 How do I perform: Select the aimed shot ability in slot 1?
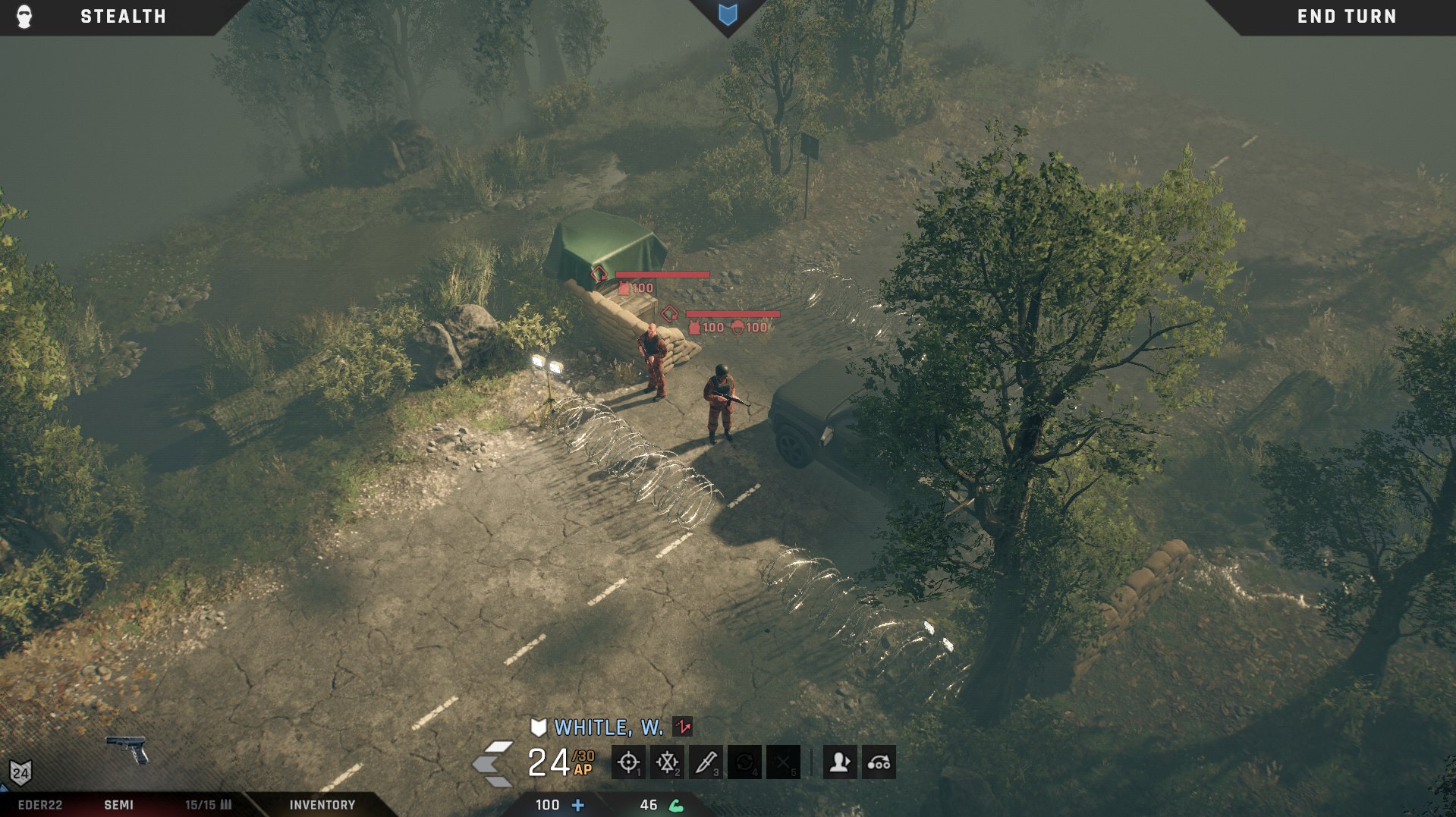tap(627, 762)
